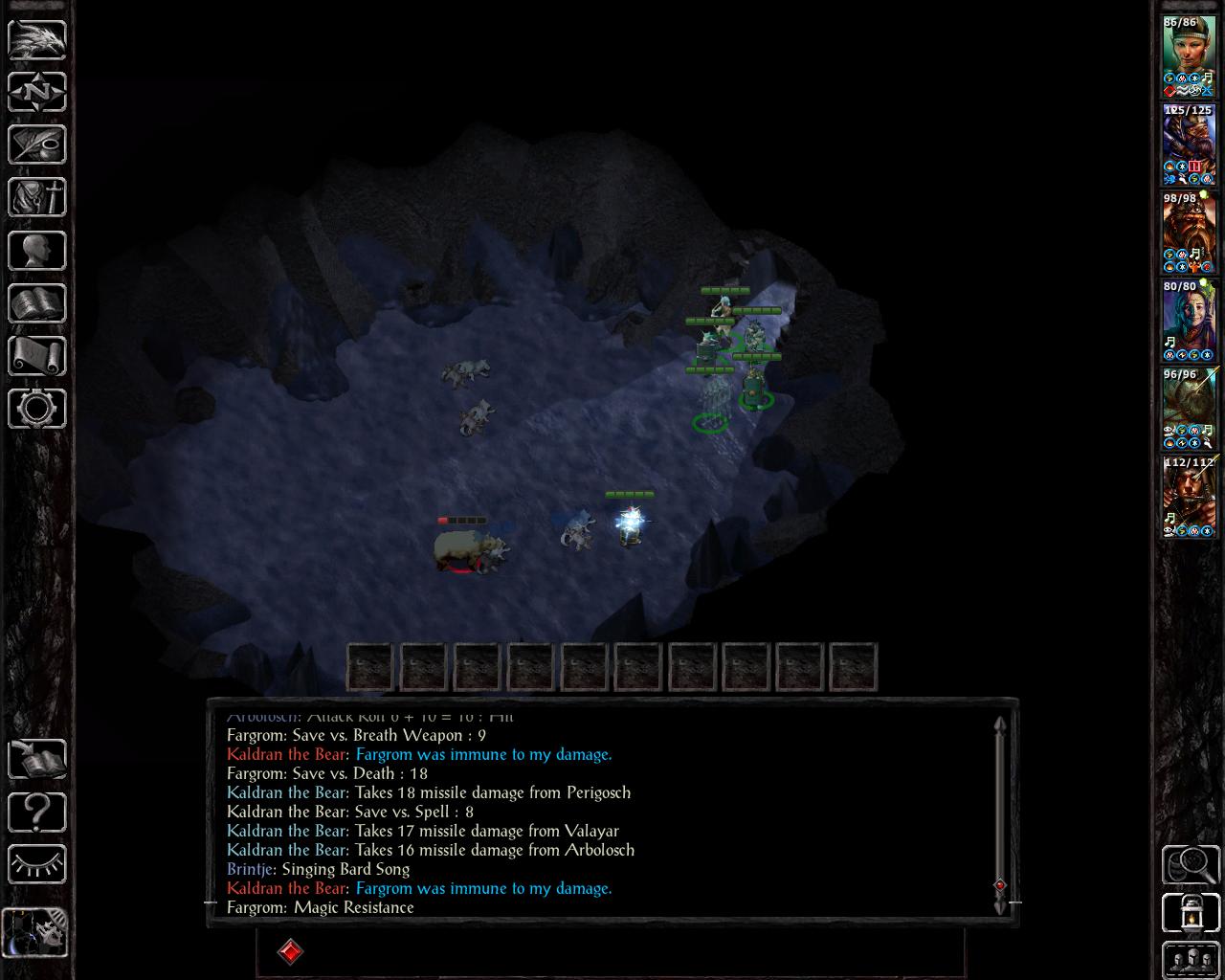Select the dwarf portrait with 98/98 health
Image resolution: width=1225 pixels, height=980 pixels.
tap(1189, 232)
